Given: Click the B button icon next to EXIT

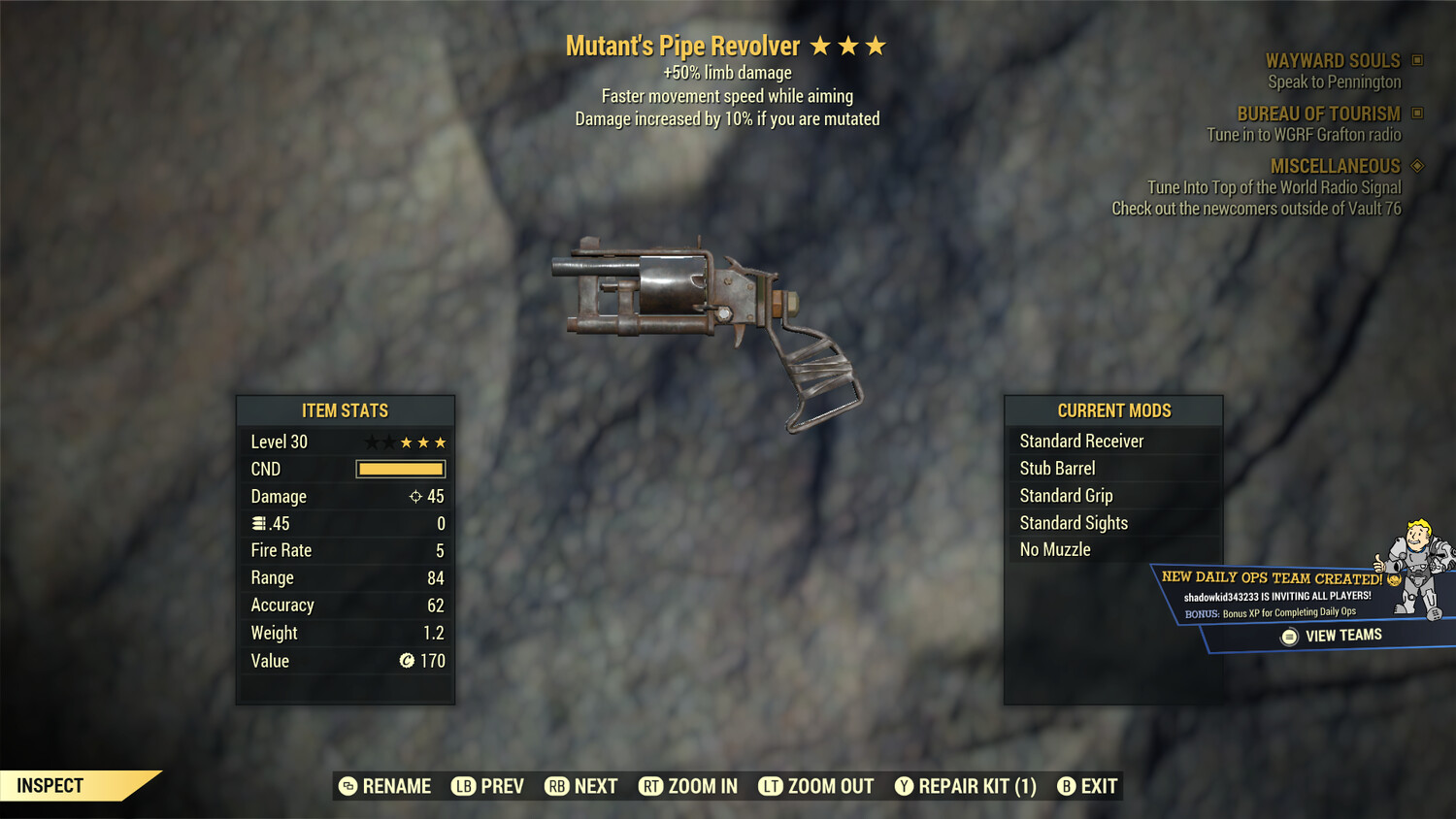Looking at the screenshot, I should [1066, 786].
